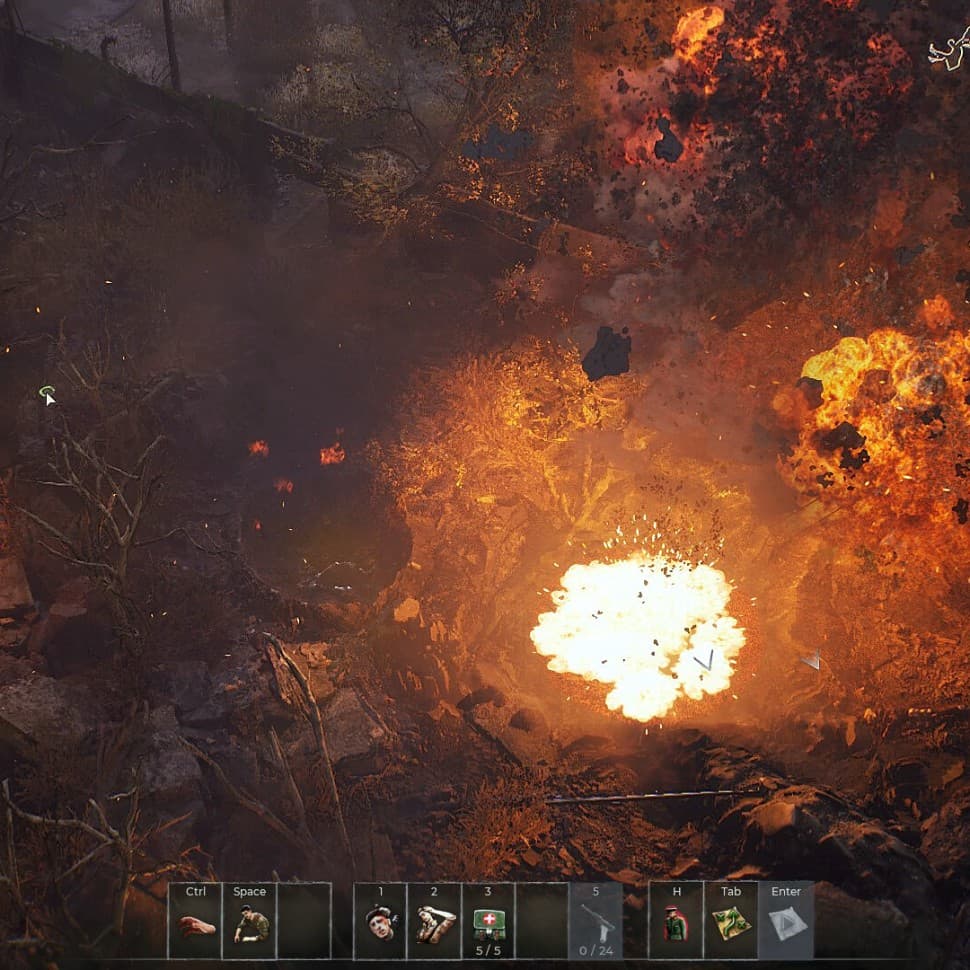Screen dimensions: 970x970
Task: Click the grey triangle Enter slot
Action: [x=786, y=922]
